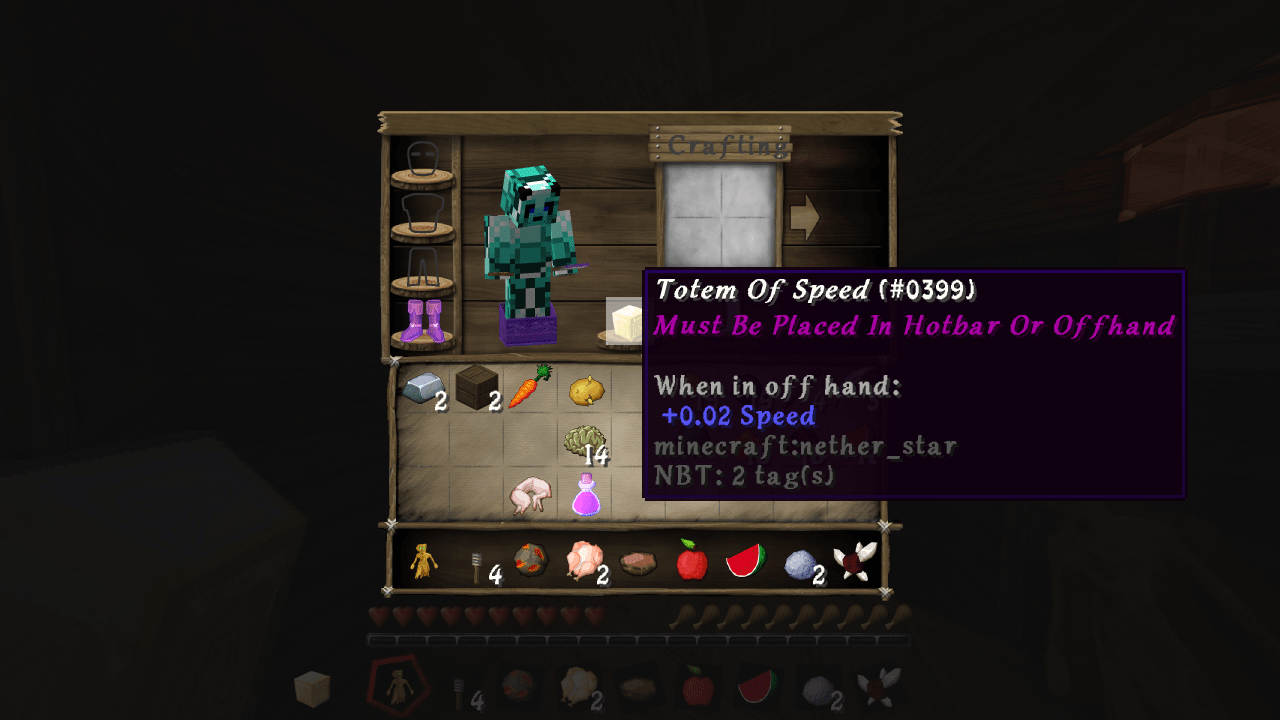Click the empty leggings armor slot
Image resolution: width=1280 pixels, height=720 pixels.
point(422,267)
